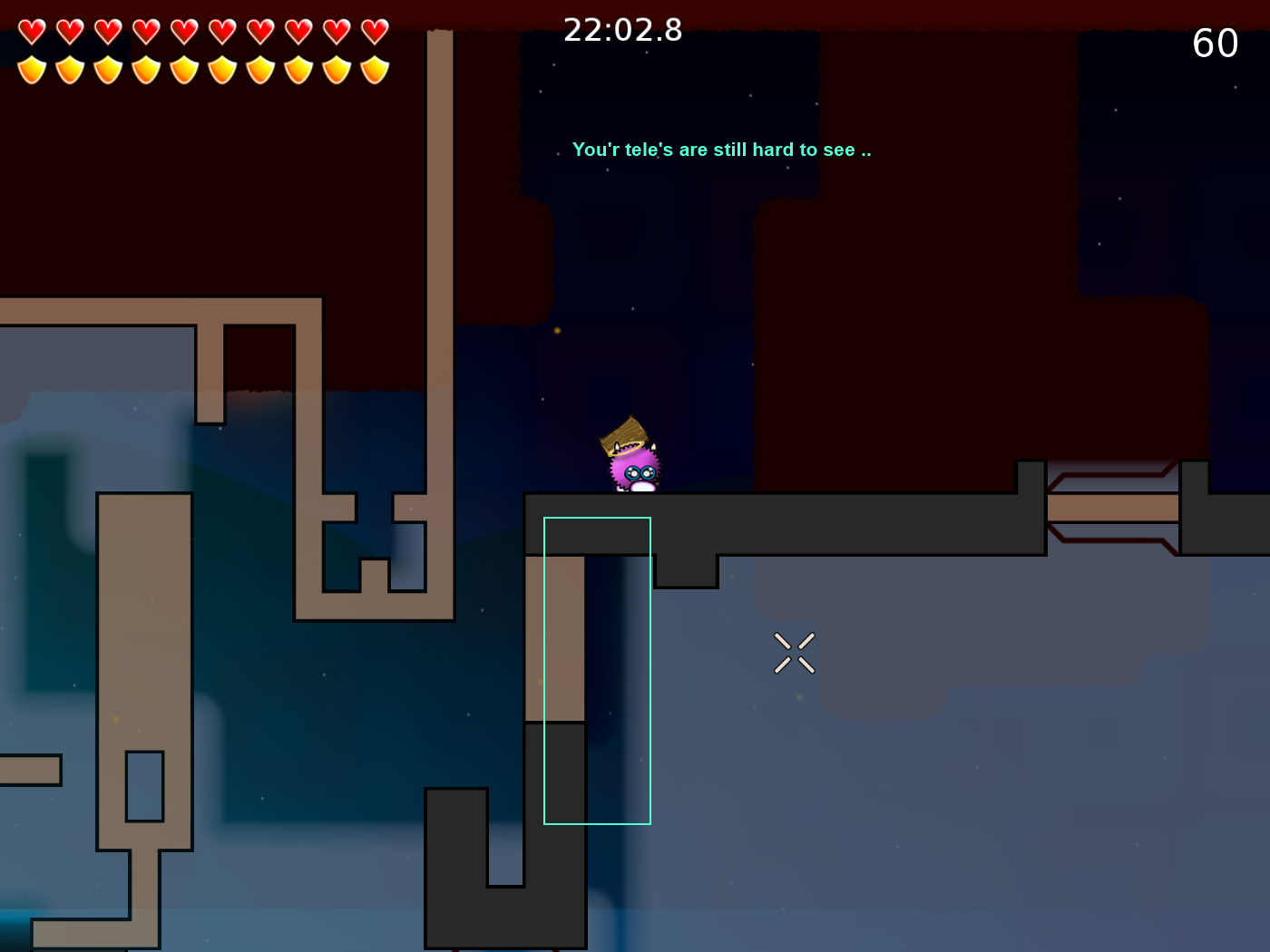Select the cyan teleport preview rectangle
The width and height of the screenshot is (1270, 952).
tap(597, 670)
